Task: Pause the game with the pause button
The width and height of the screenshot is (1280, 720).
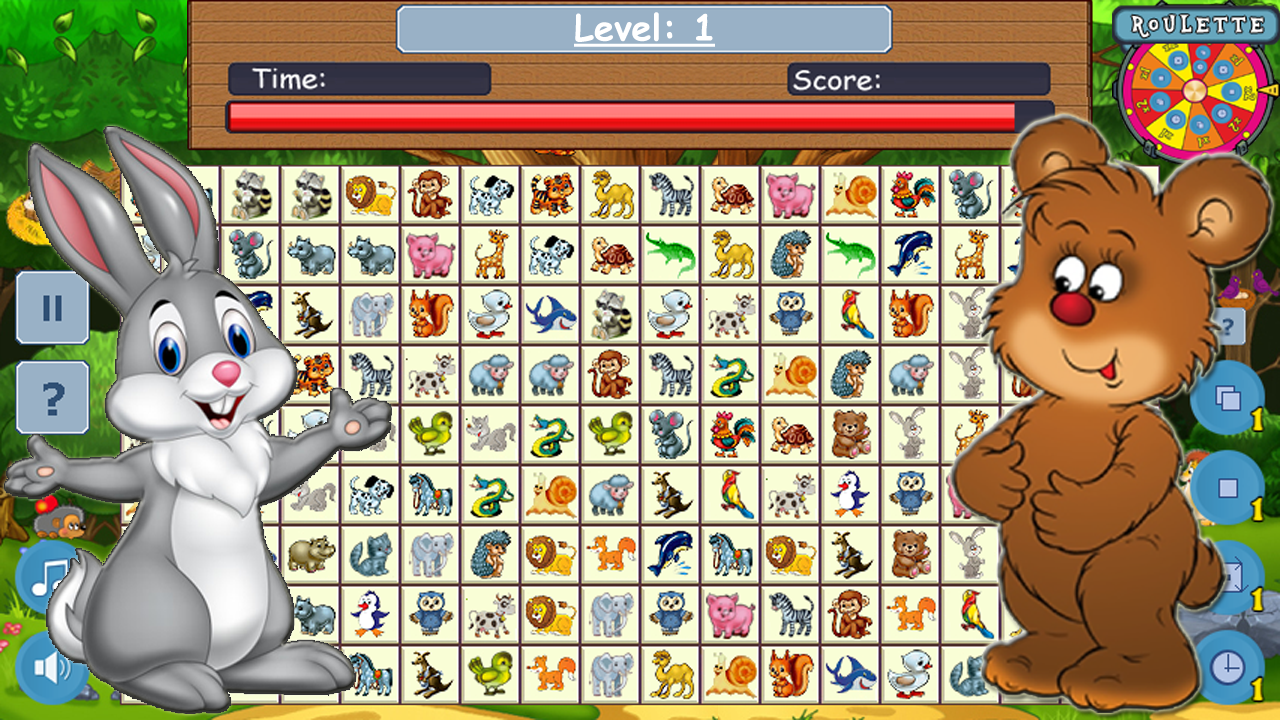Action: click(52, 308)
